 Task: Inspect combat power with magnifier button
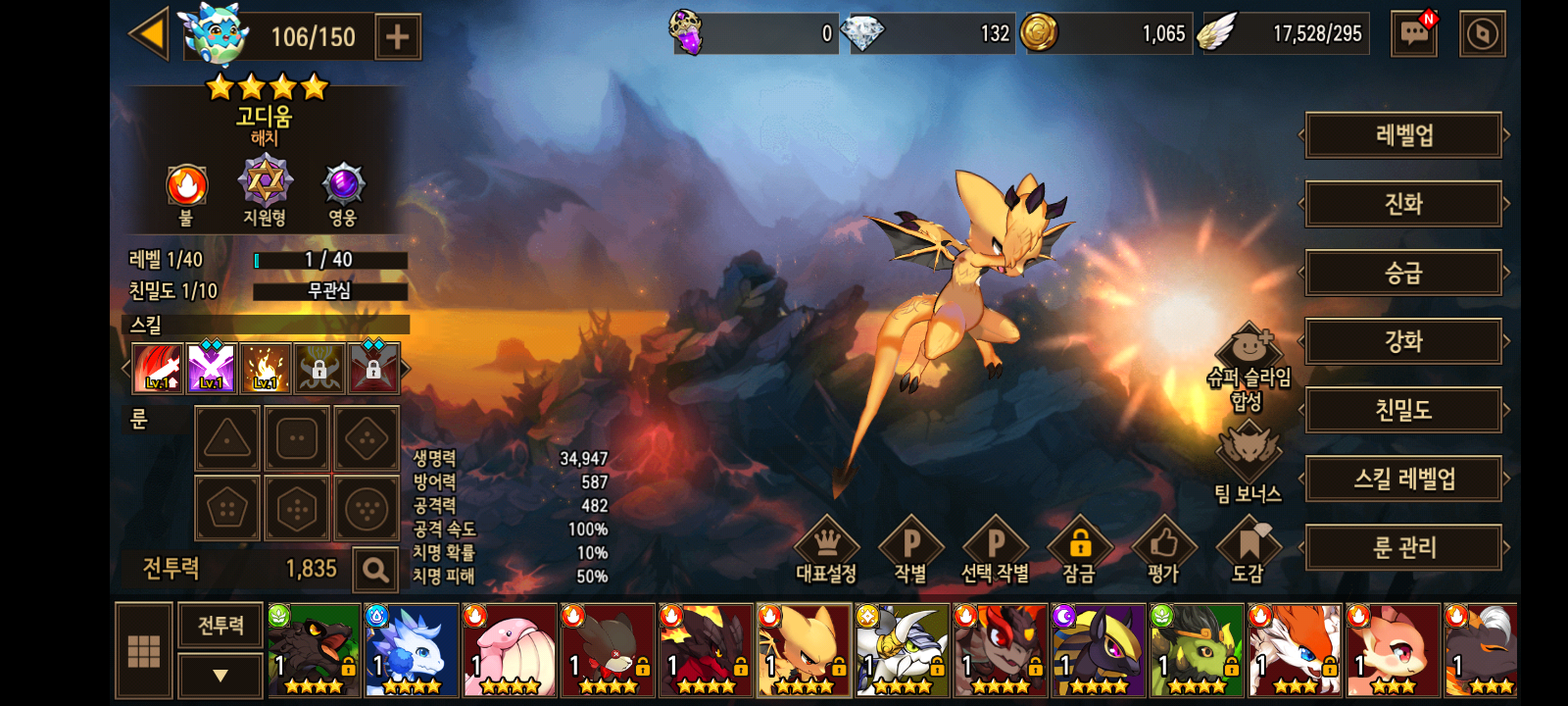pos(374,569)
